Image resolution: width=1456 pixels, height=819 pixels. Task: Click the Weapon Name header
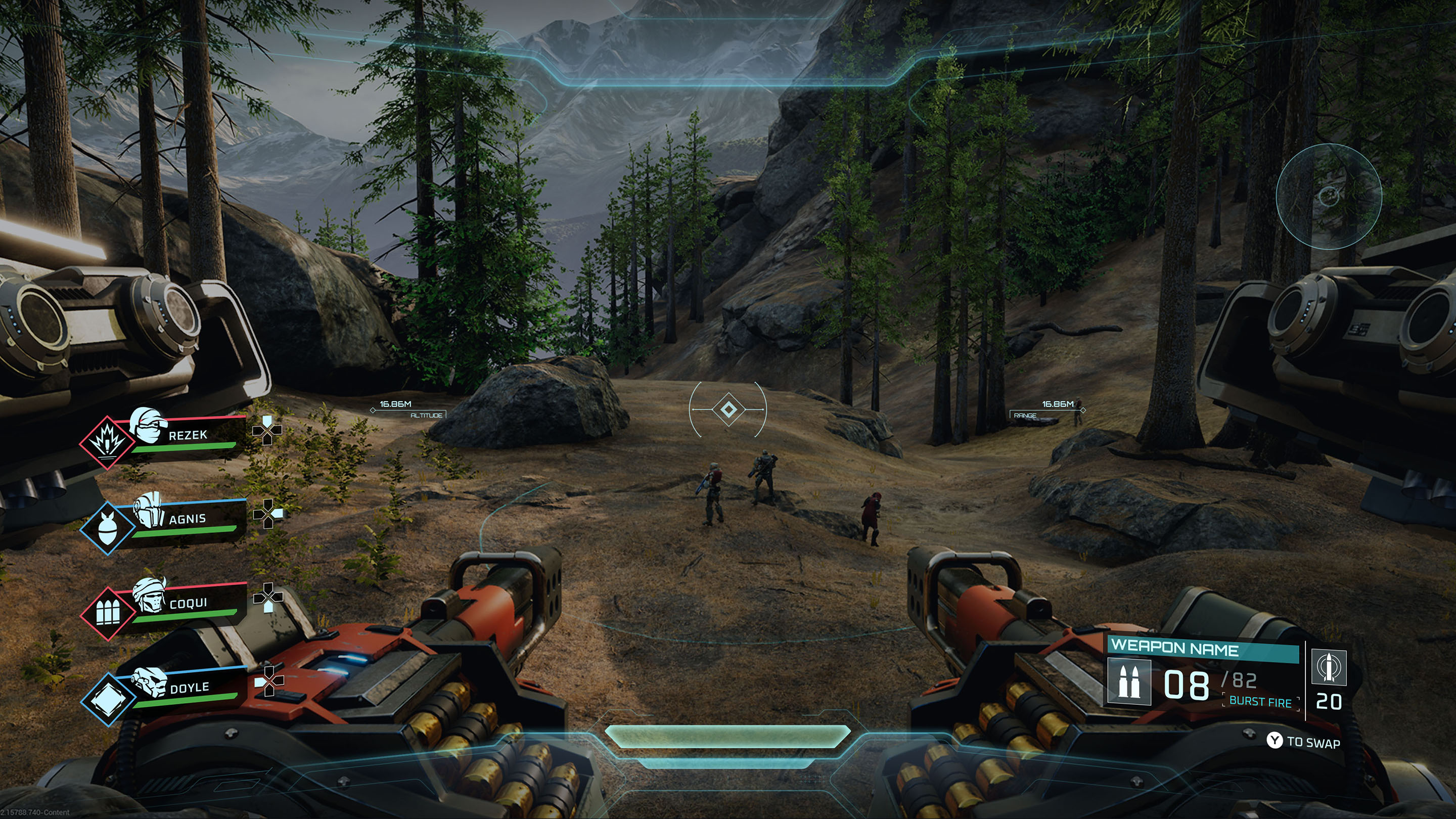1174,647
